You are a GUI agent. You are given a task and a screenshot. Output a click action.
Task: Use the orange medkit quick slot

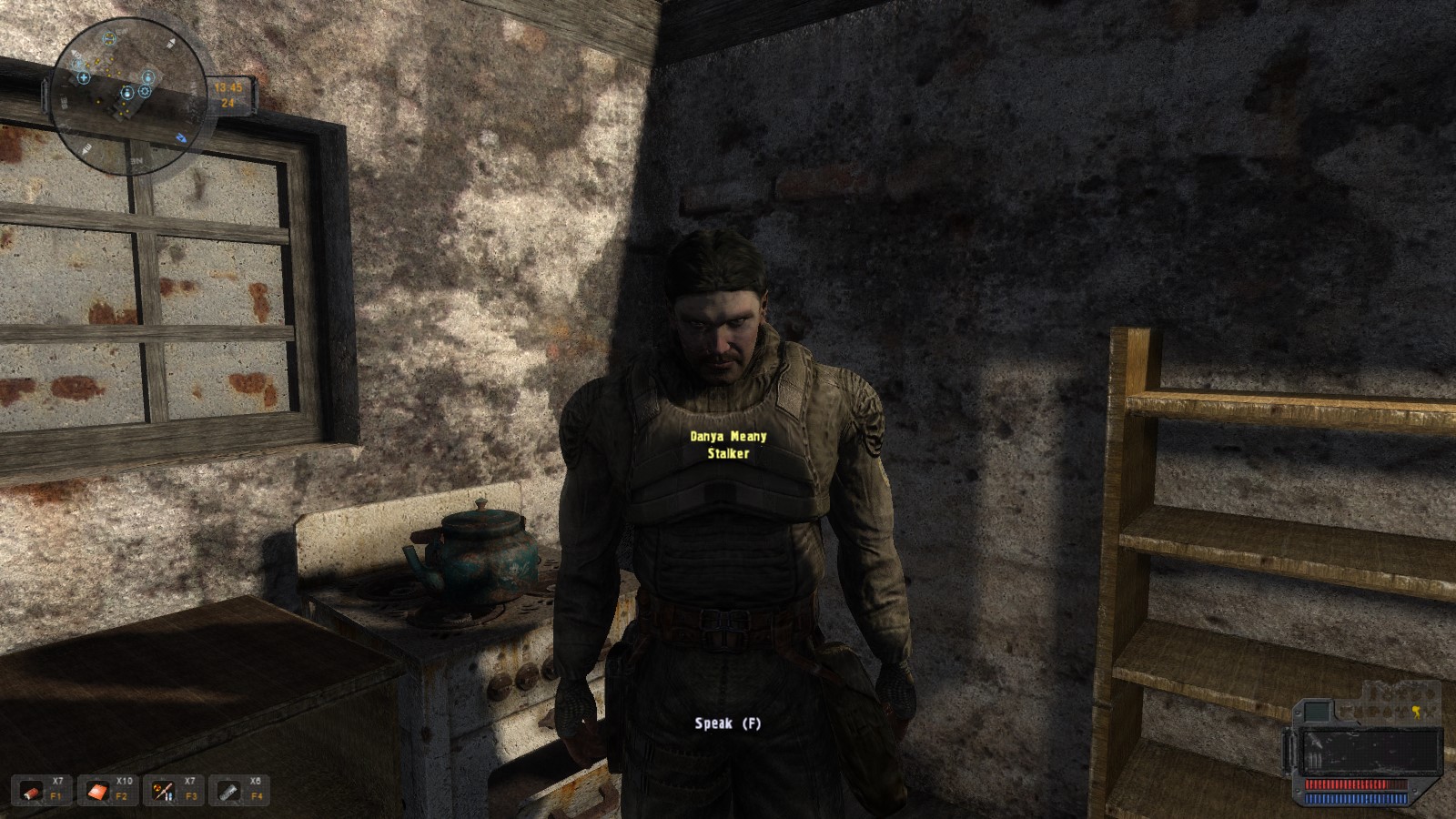pos(98,792)
